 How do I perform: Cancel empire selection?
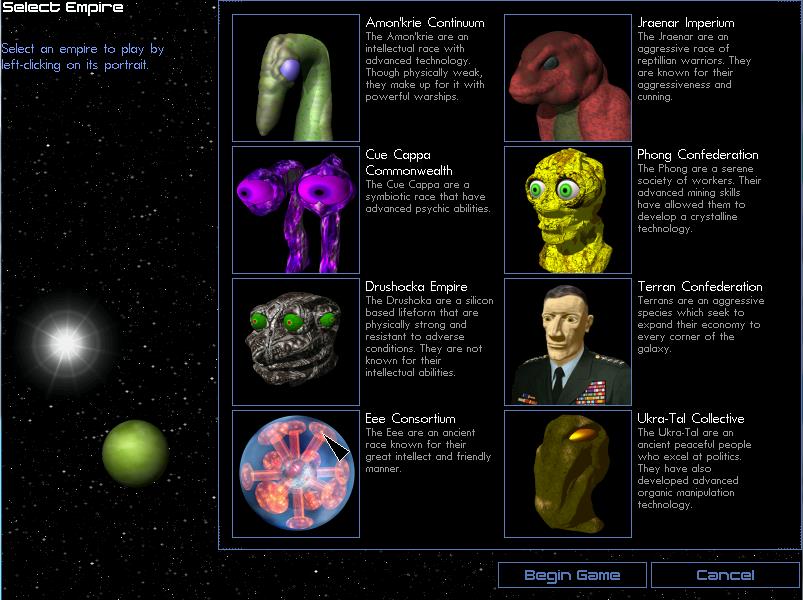[x=725, y=575]
